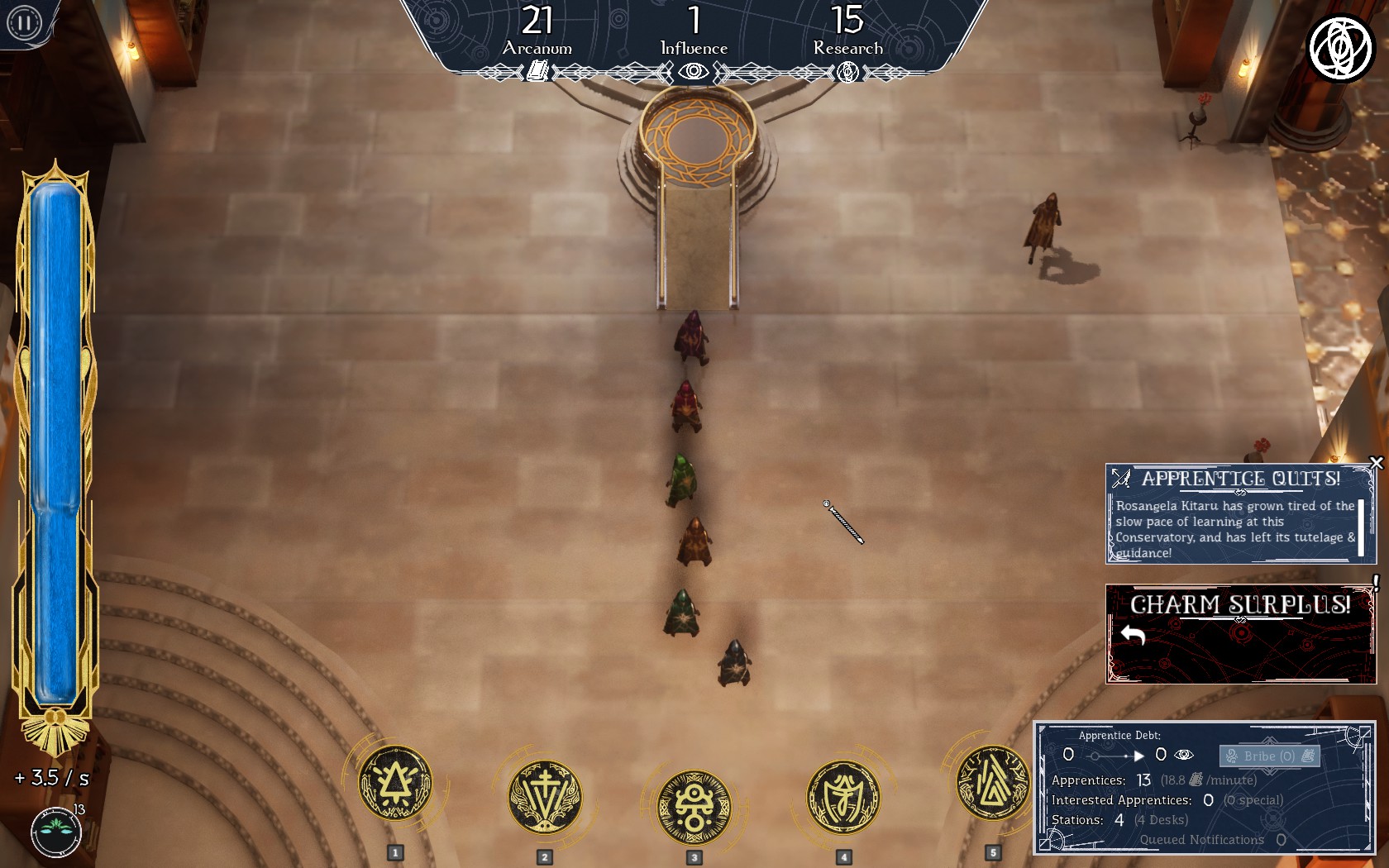Click the lotus apprentice counter icon

(56, 832)
